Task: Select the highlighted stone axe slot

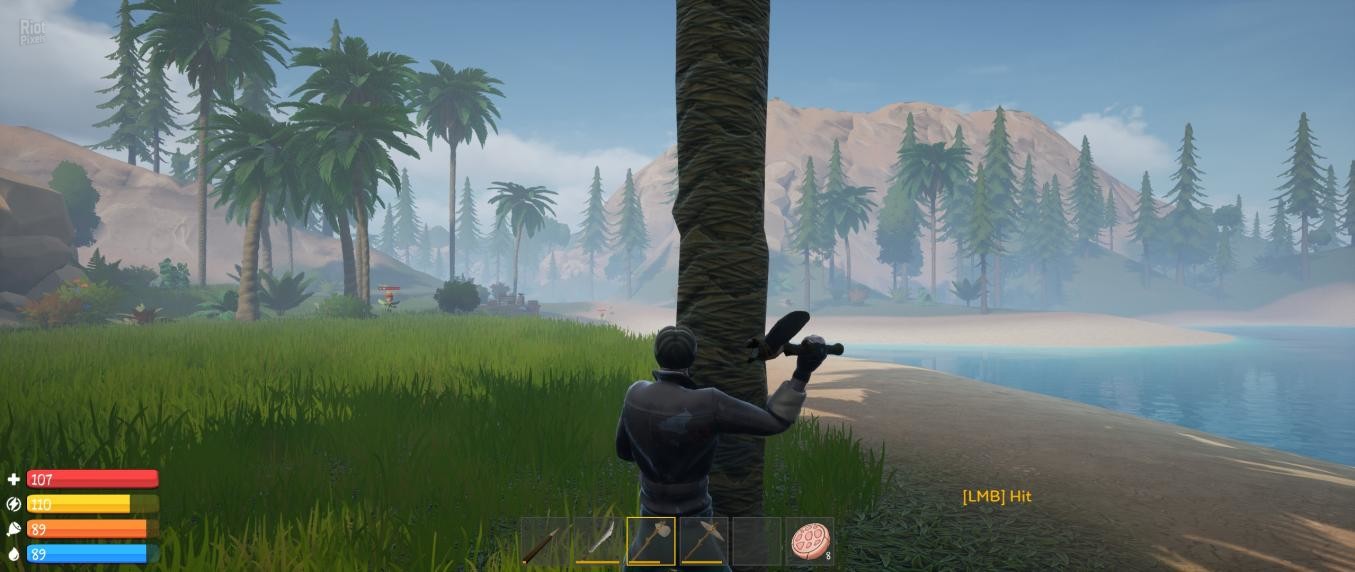Action: point(651,541)
